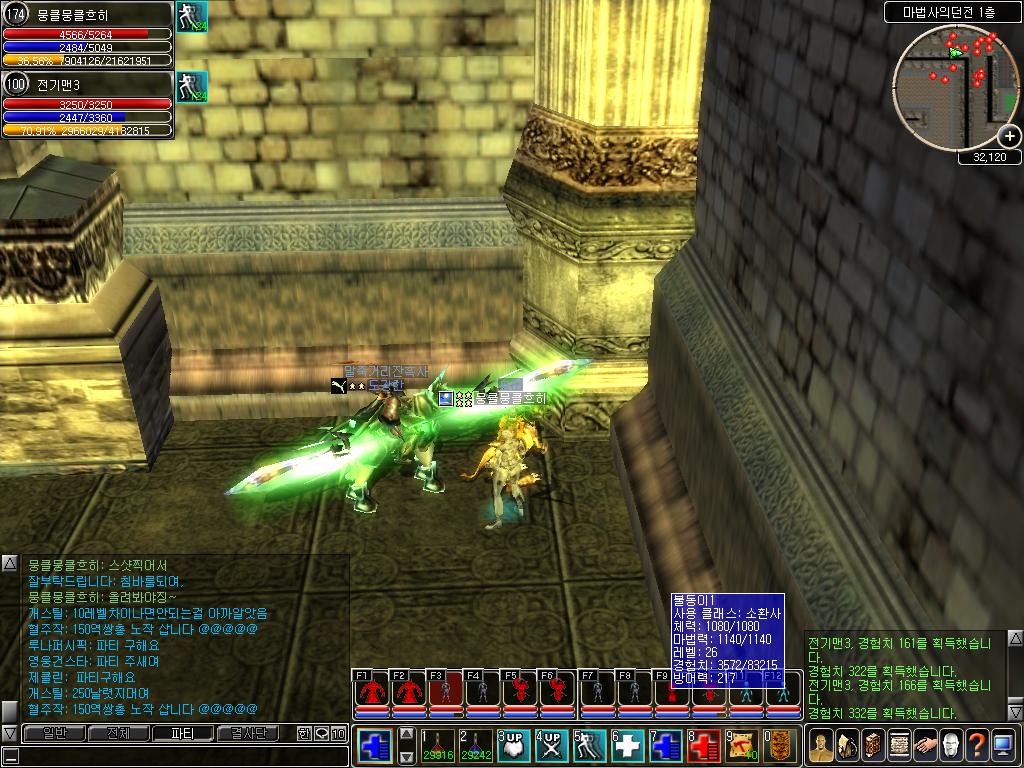The height and width of the screenshot is (768, 1024).
Task: Activate the crossed-swords UP skill in slot 4
Action: (550, 745)
